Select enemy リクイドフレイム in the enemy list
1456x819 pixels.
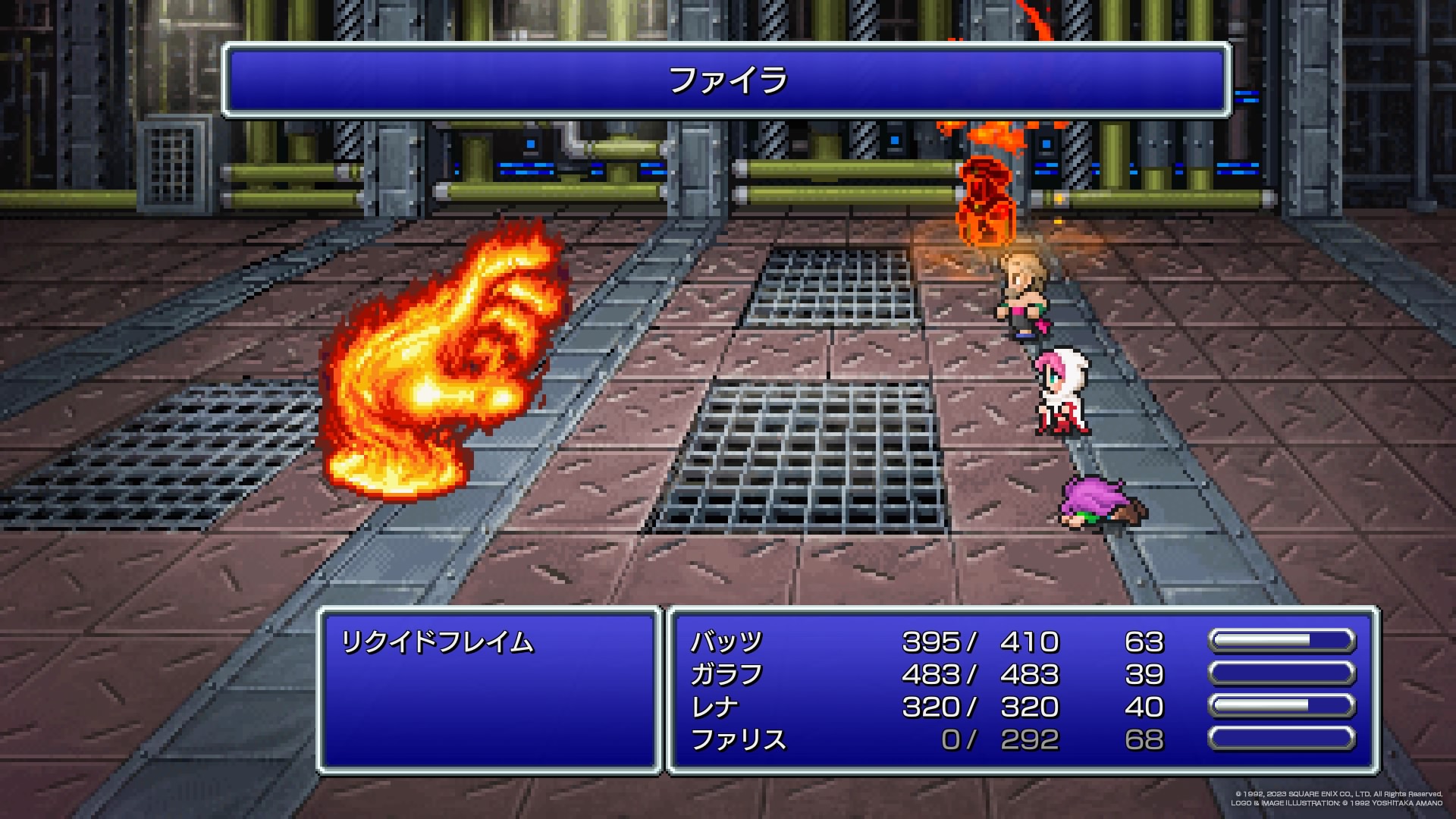tap(438, 643)
